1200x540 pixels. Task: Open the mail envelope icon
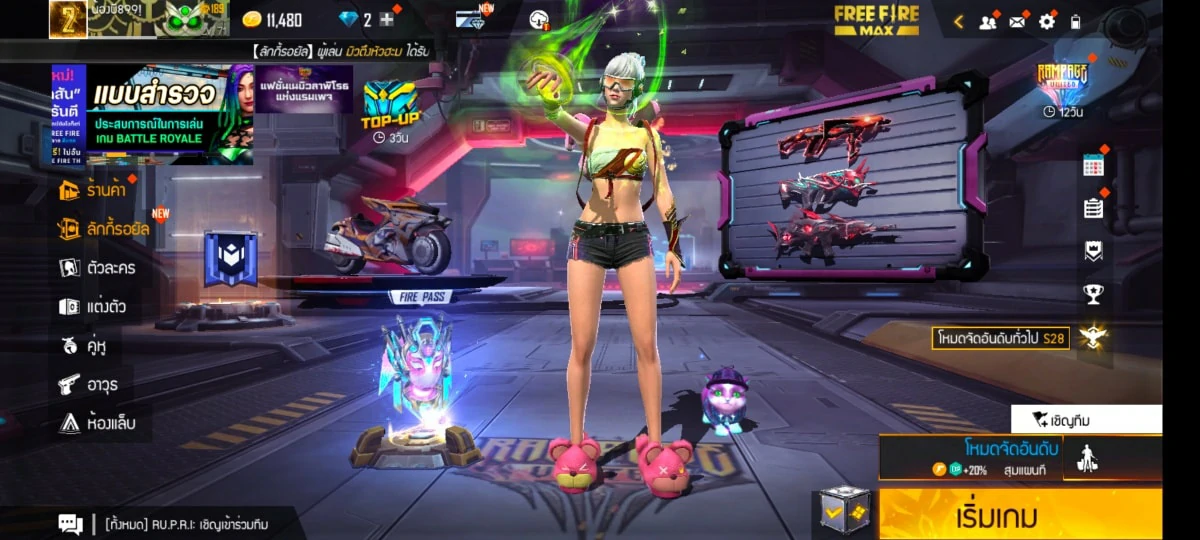pos(1018,21)
